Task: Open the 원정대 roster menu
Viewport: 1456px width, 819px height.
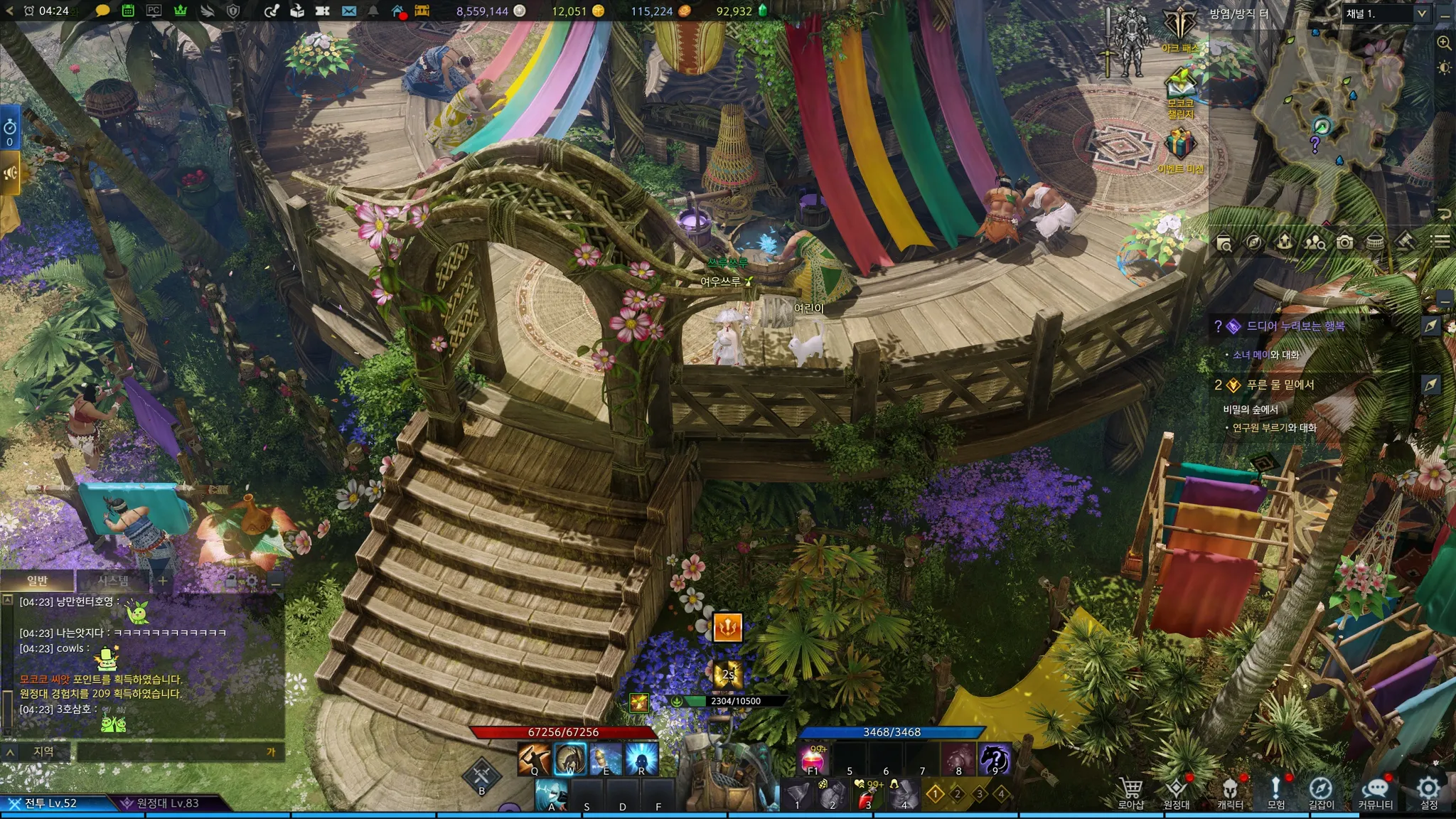Action: point(1176,790)
